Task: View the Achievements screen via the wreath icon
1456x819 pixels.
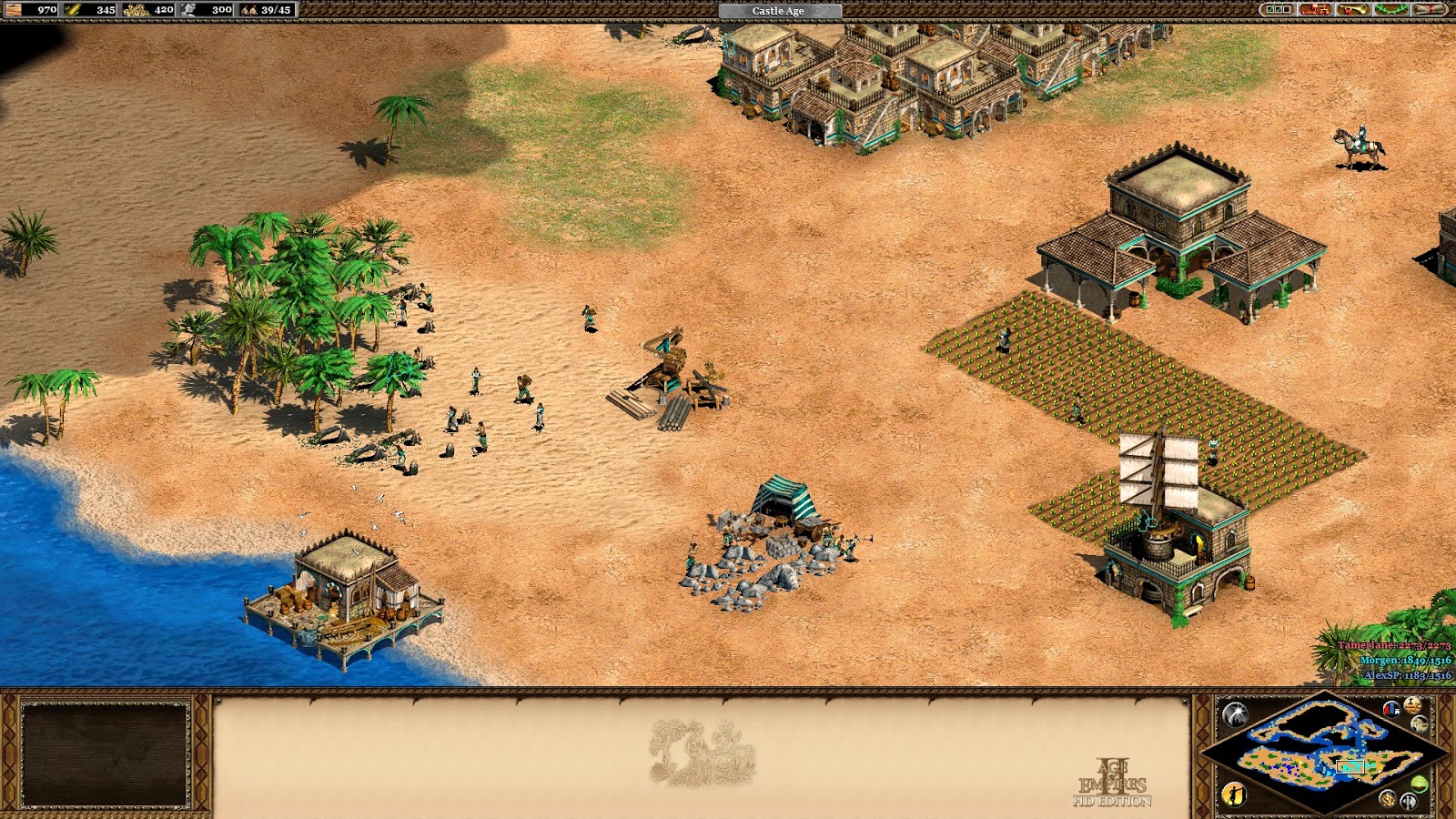Action: (x=1390, y=9)
